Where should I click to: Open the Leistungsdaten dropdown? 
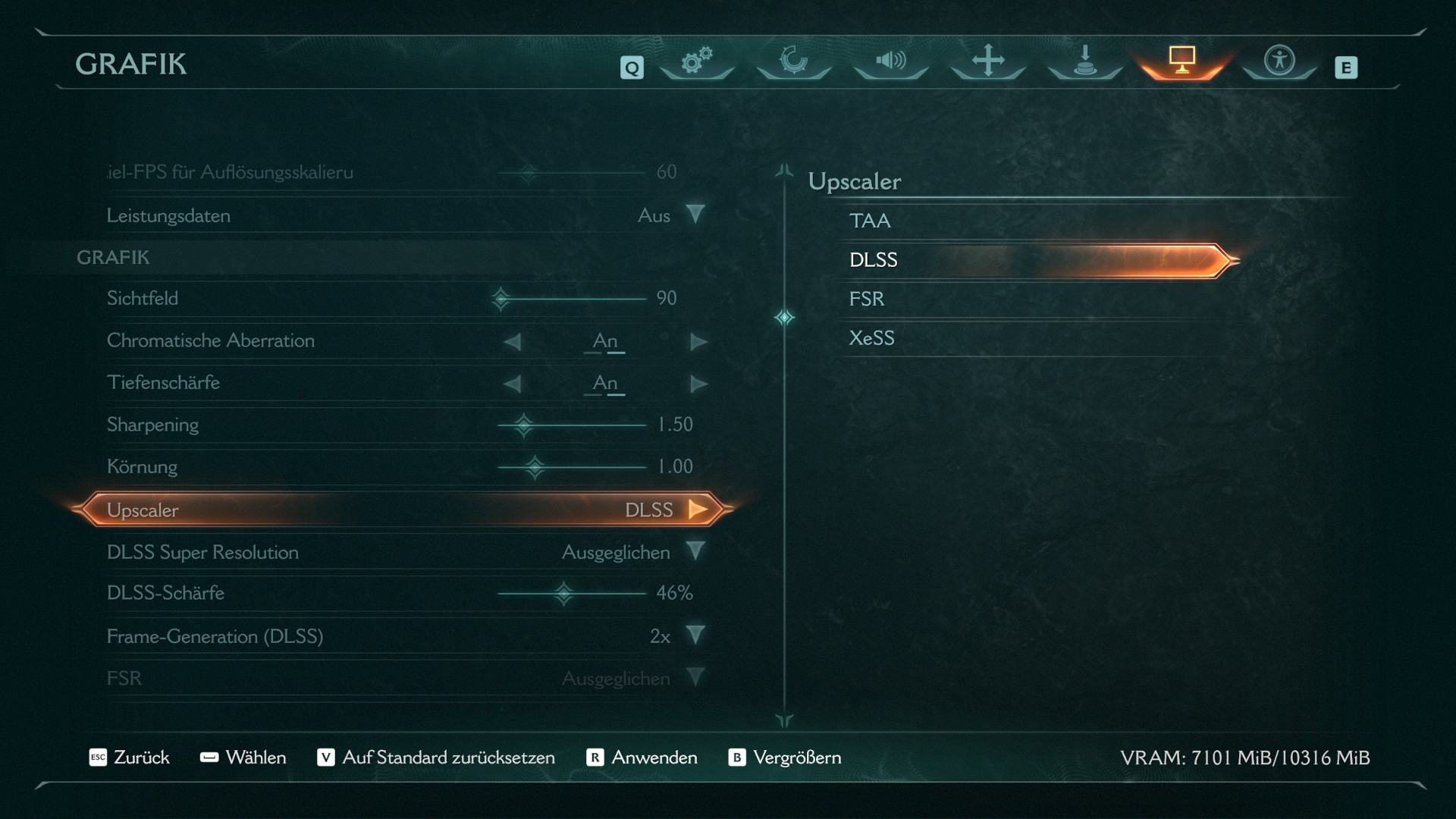click(695, 215)
